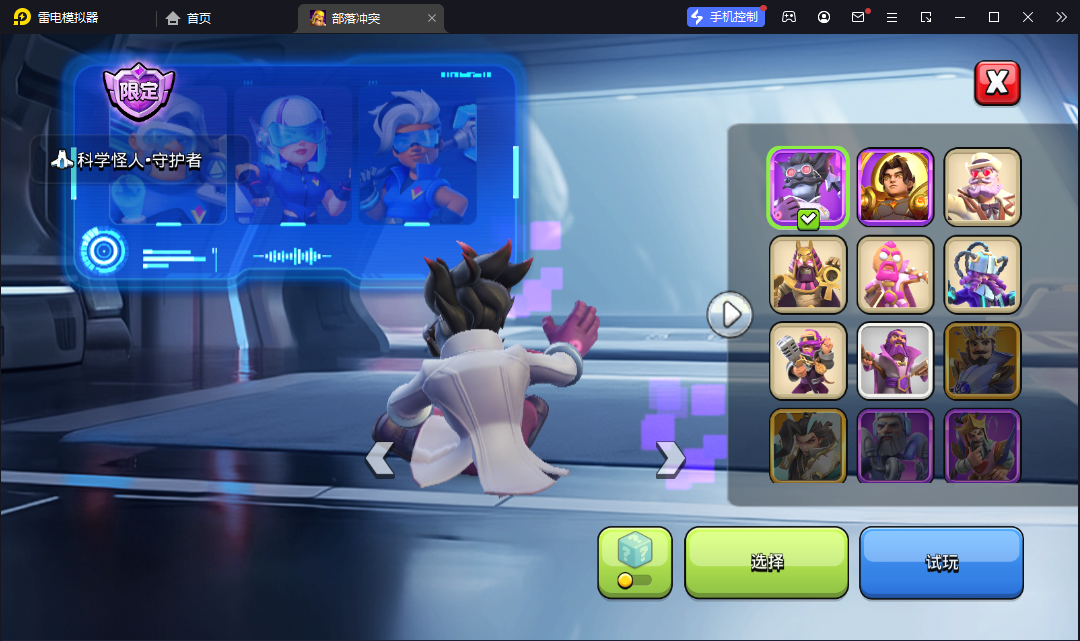
Task: Close the skin screen with the red X
Action: (997, 83)
